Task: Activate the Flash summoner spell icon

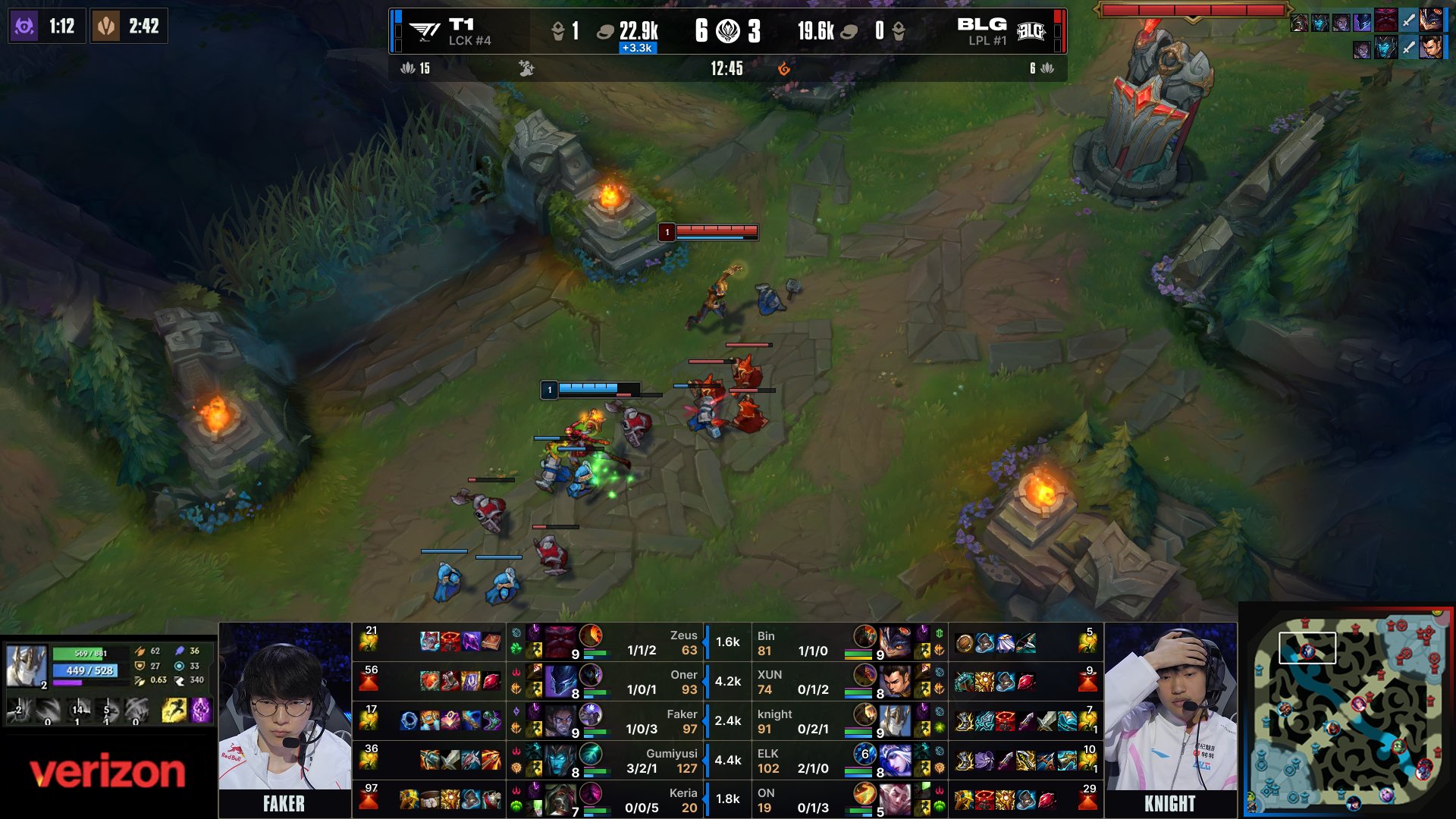Action: pyautogui.click(x=174, y=710)
